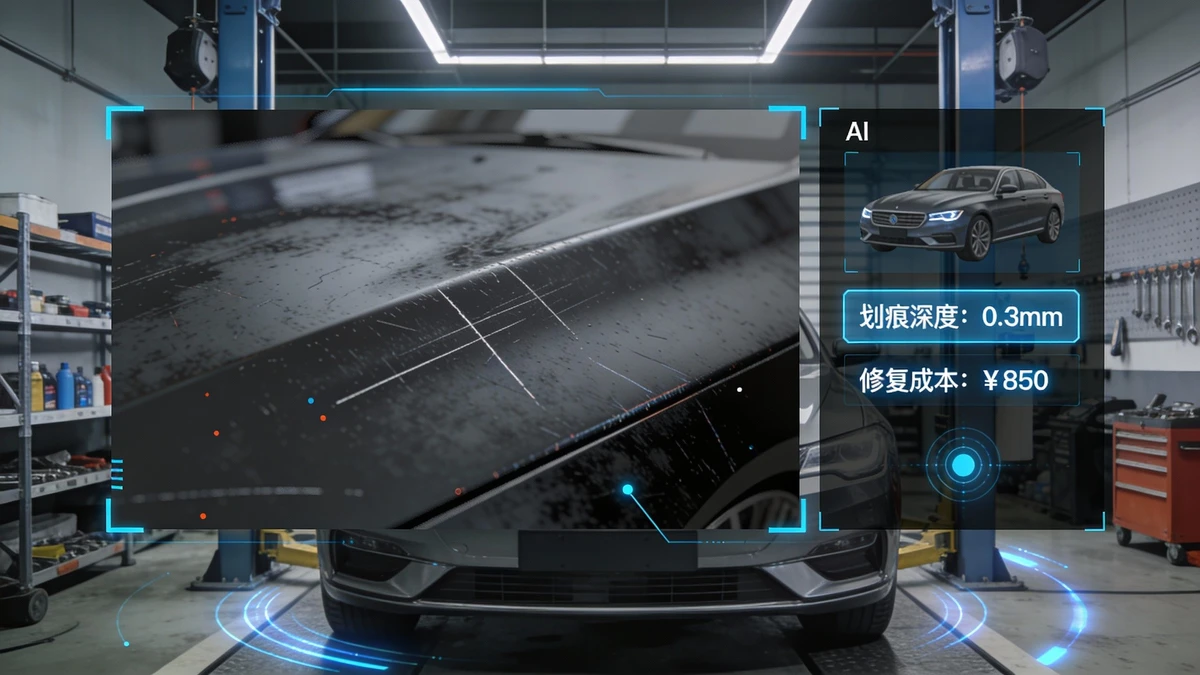The height and width of the screenshot is (675, 1200).
Task: Select the 划痕深度 0.3mm highlighted button
Action: [x=960, y=317]
